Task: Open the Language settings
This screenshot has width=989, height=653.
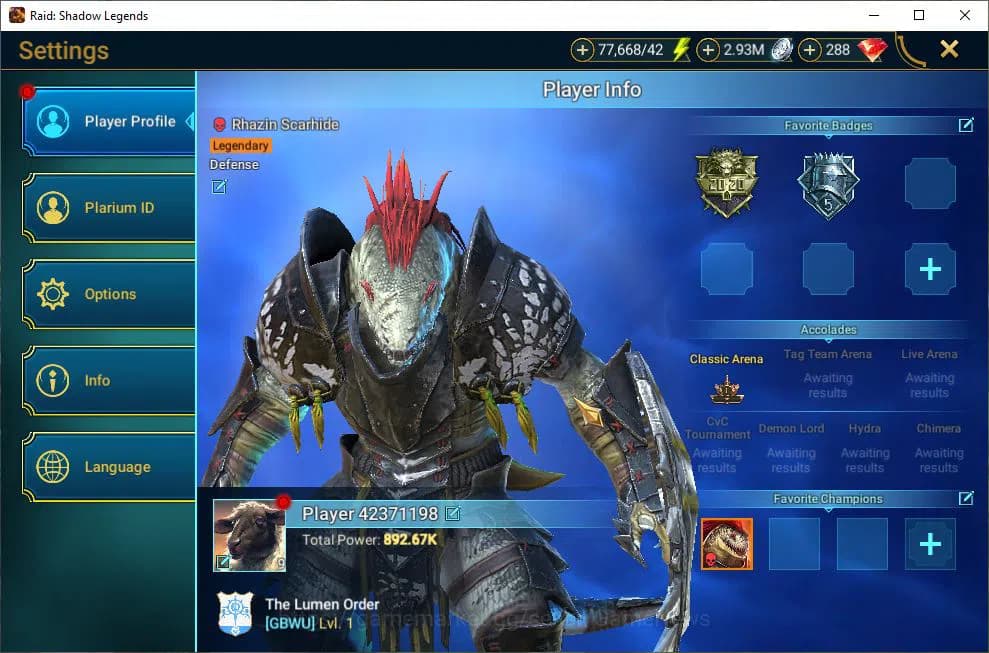Action: [108, 467]
